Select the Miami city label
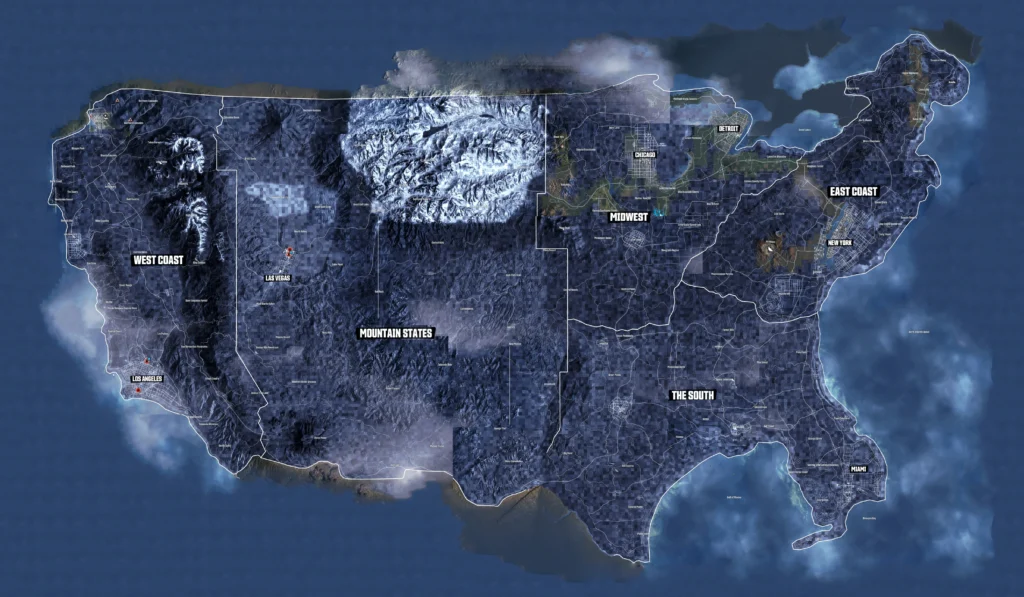 (859, 469)
